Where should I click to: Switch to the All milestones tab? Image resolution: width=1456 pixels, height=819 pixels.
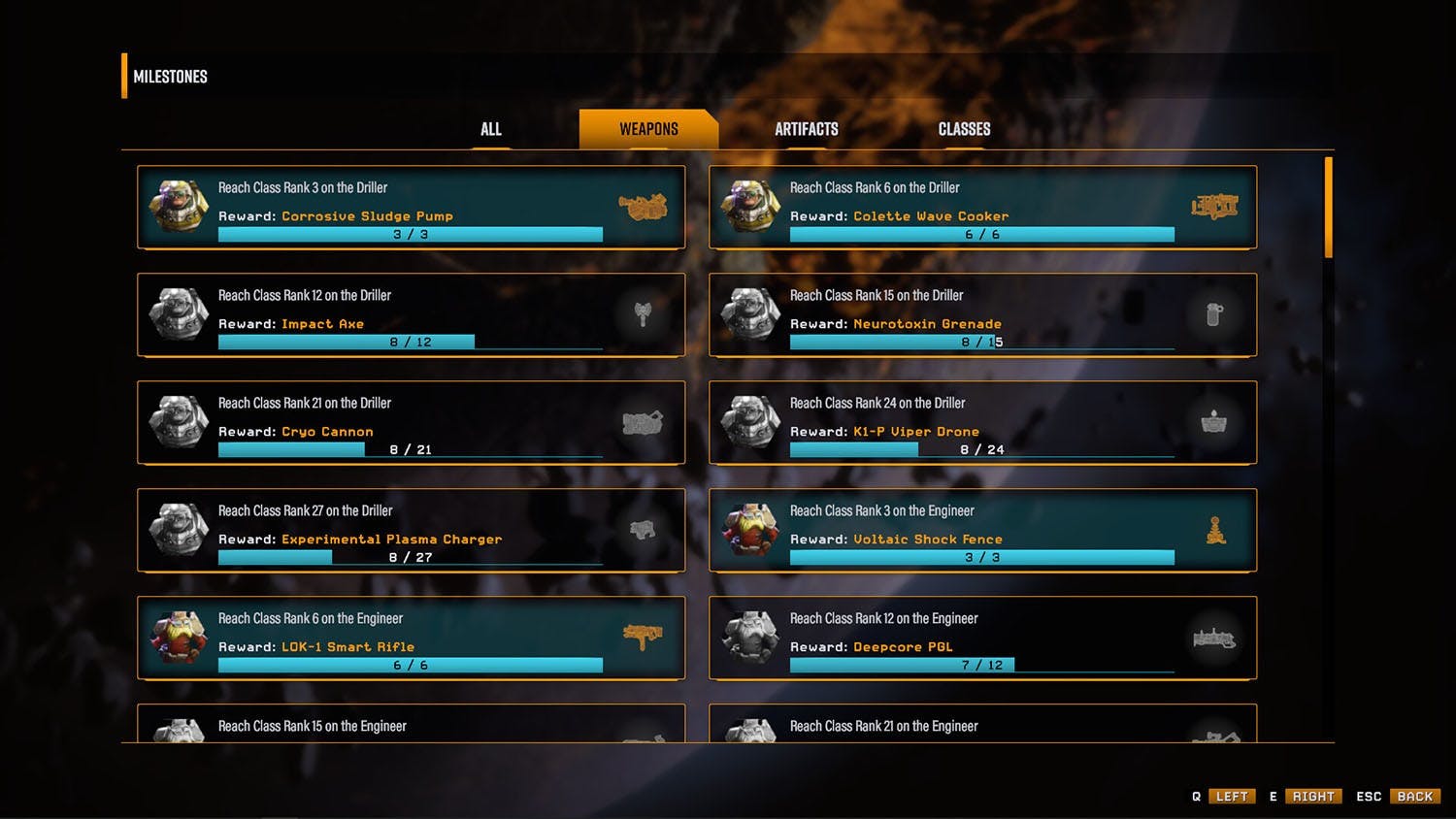491,129
